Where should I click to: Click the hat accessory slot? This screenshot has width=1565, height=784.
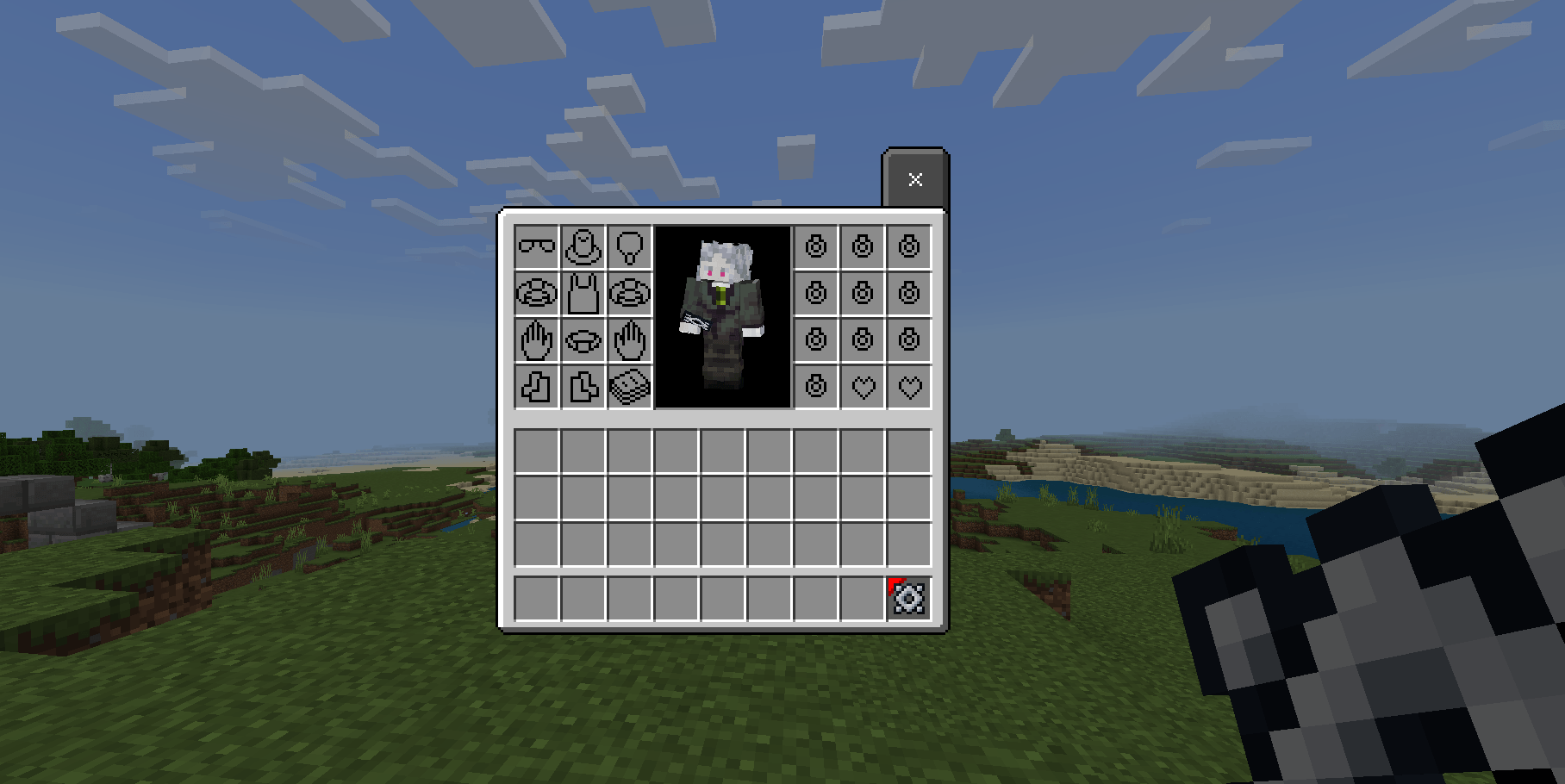(583, 246)
